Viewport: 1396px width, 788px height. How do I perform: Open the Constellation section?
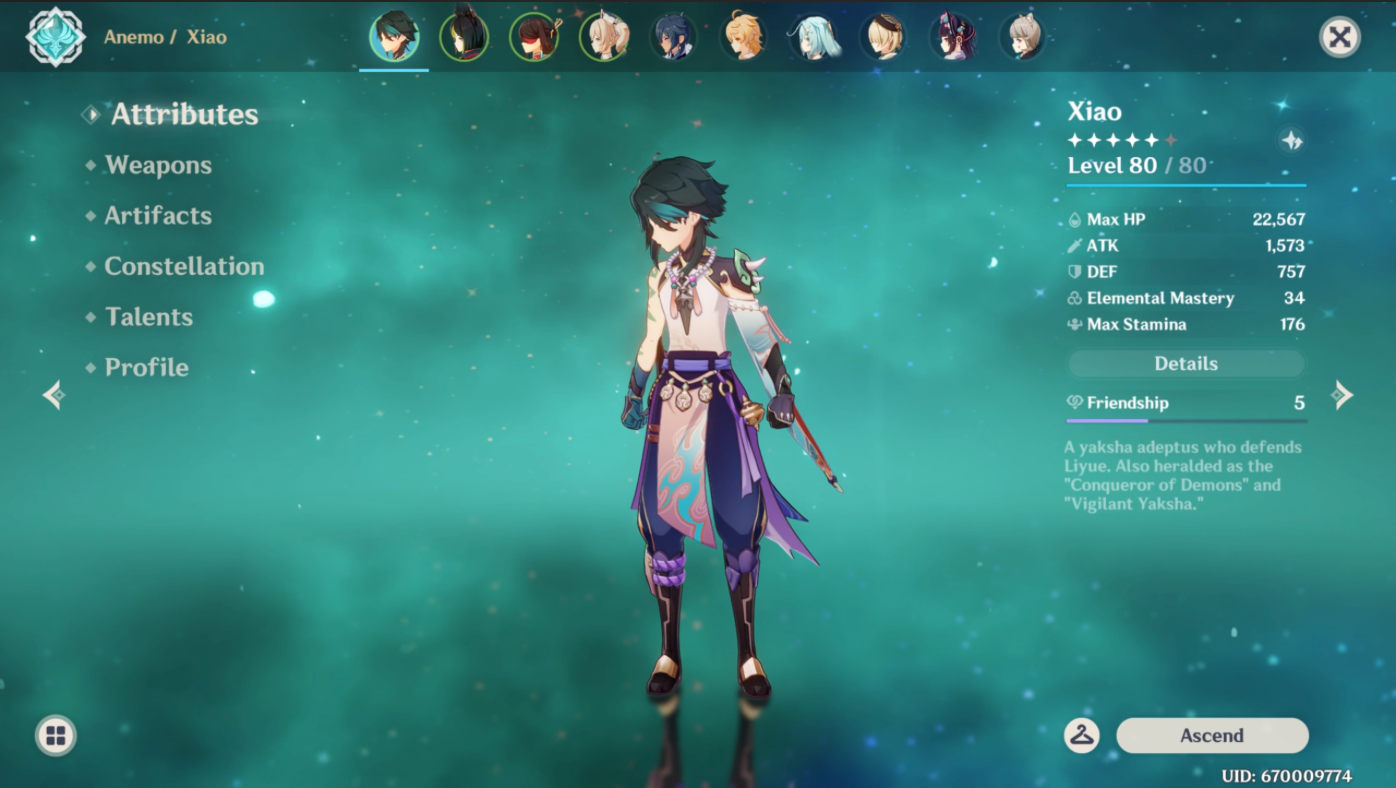coord(184,265)
